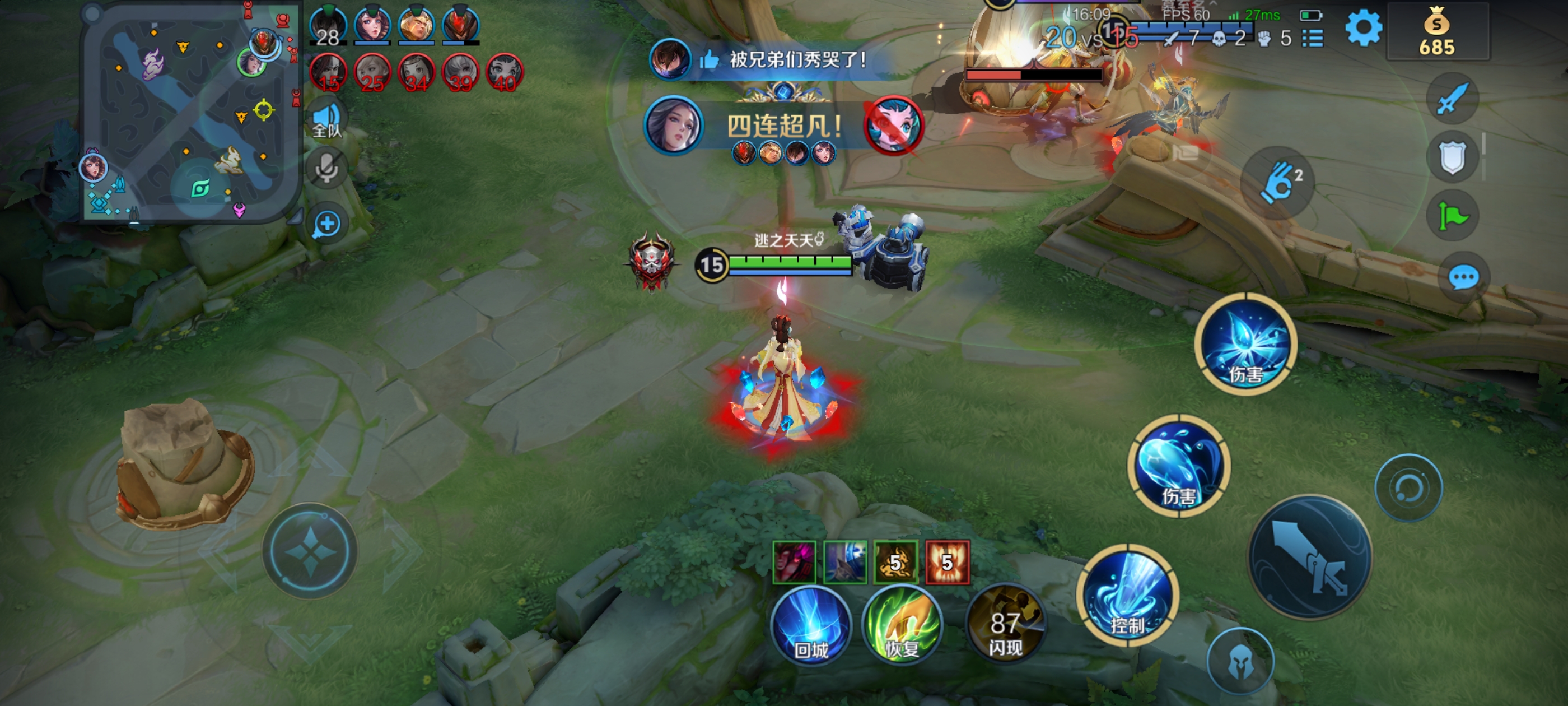Screen dimensions: 1568x706
Task: Open the settings gear menu
Action: [1363, 28]
